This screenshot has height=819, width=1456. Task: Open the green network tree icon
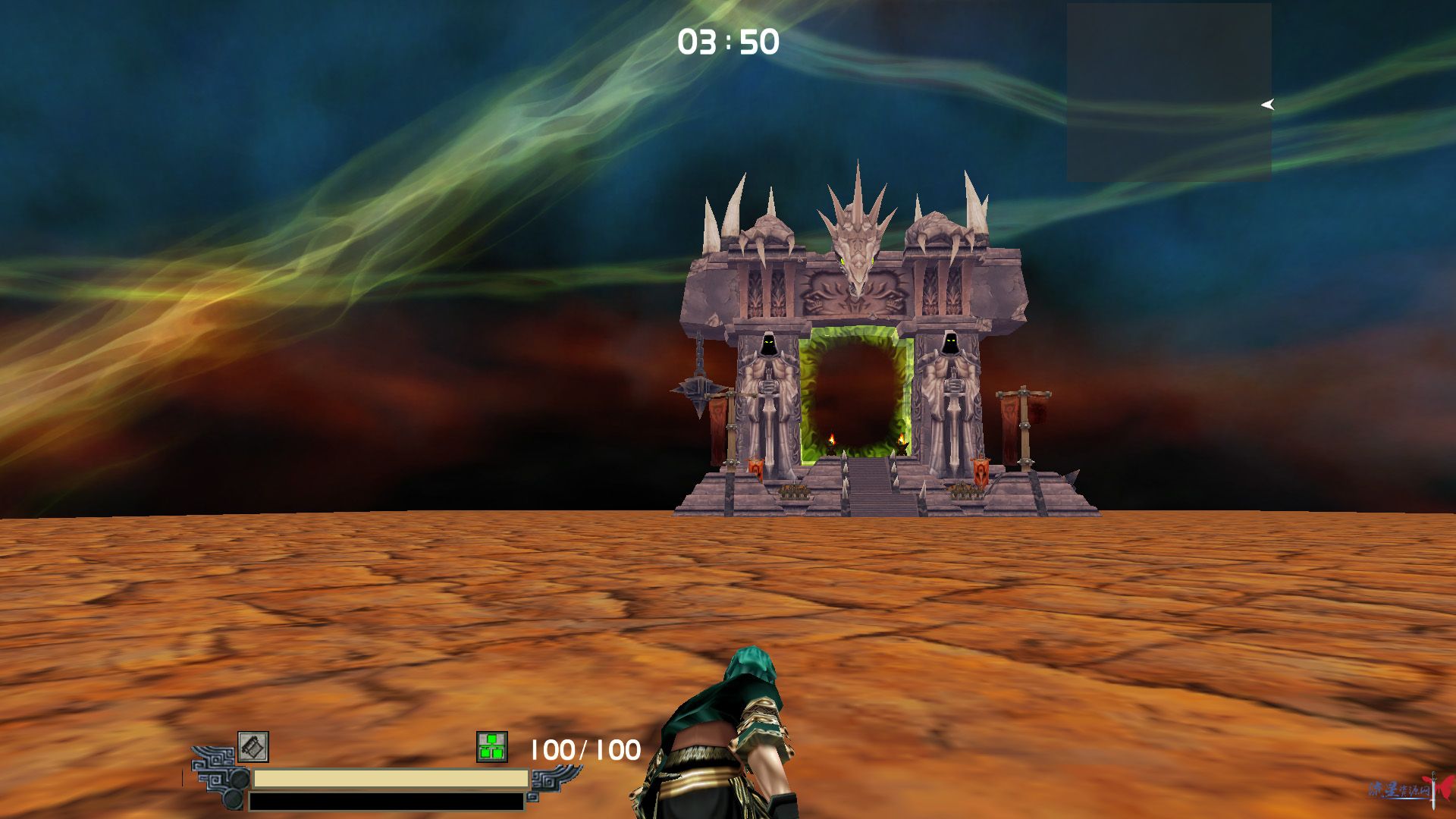tap(491, 747)
